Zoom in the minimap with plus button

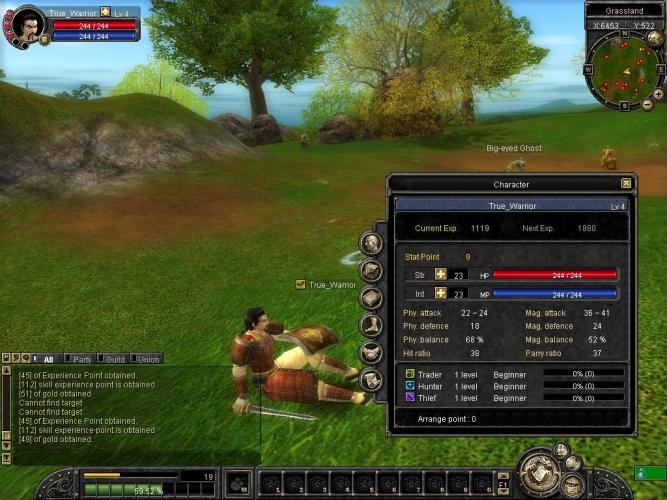click(658, 93)
